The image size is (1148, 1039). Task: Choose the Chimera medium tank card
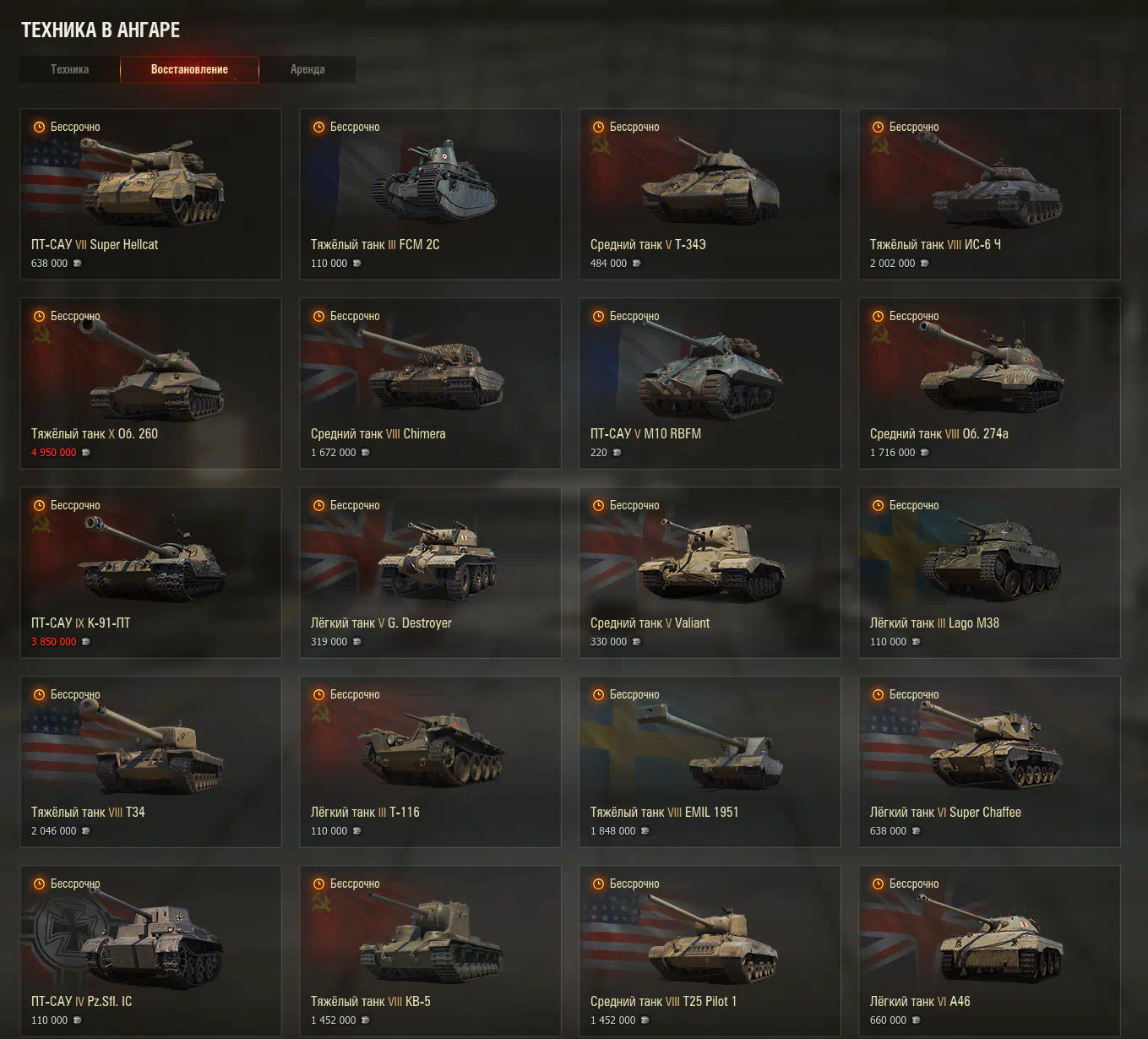click(430, 384)
